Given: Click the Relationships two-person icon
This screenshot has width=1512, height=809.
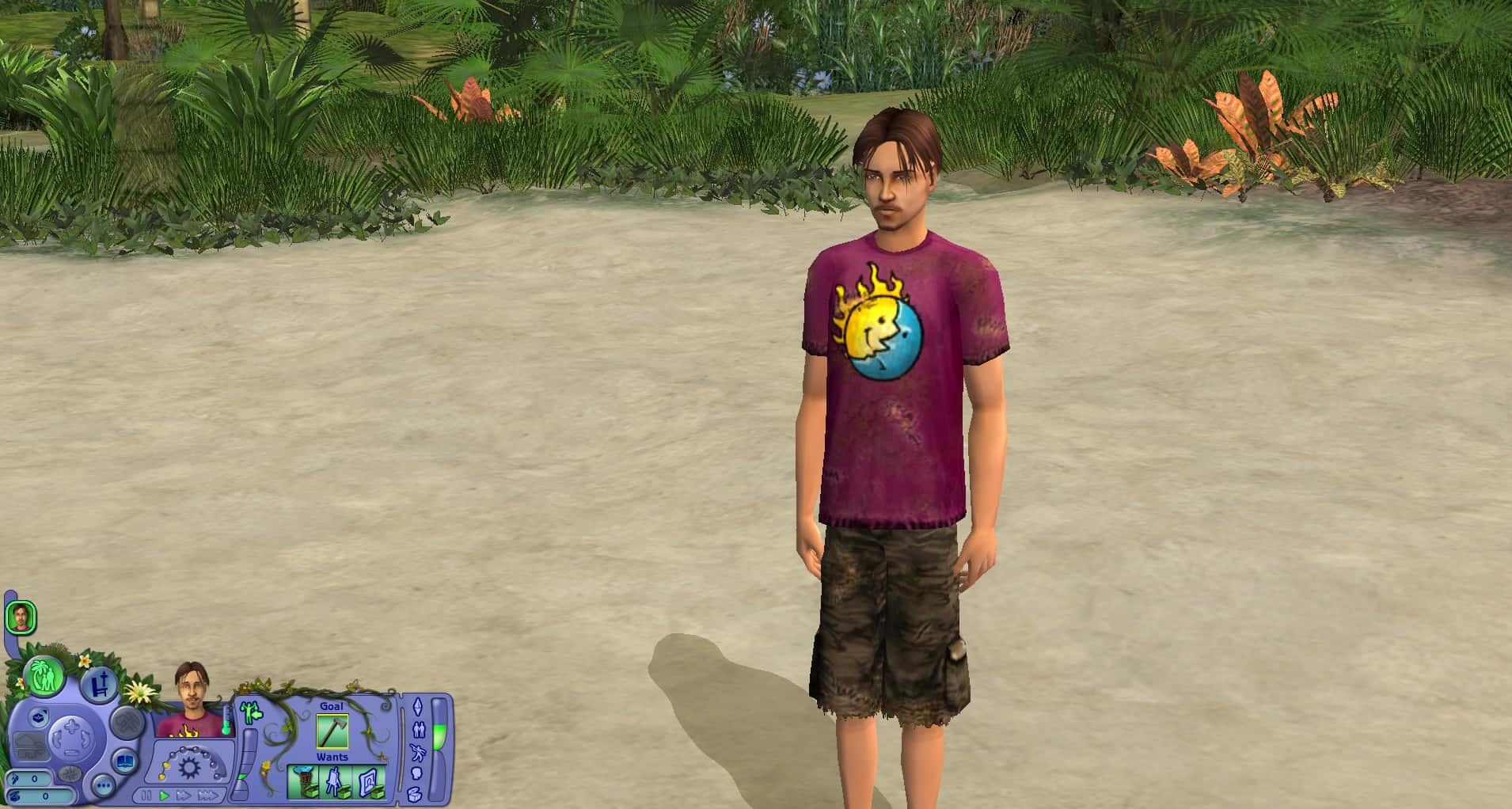Looking at the screenshot, I should pyautogui.click(x=420, y=730).
